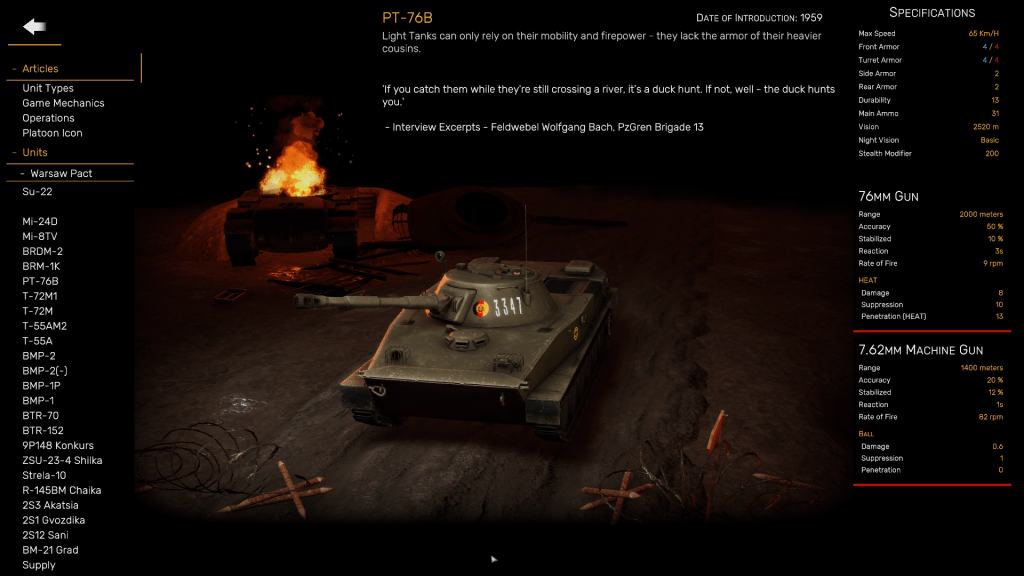The width and height of the screenshot is (1024, 576).
Task: Show the T-72M1 tank entry
Action: click(39, 296)
